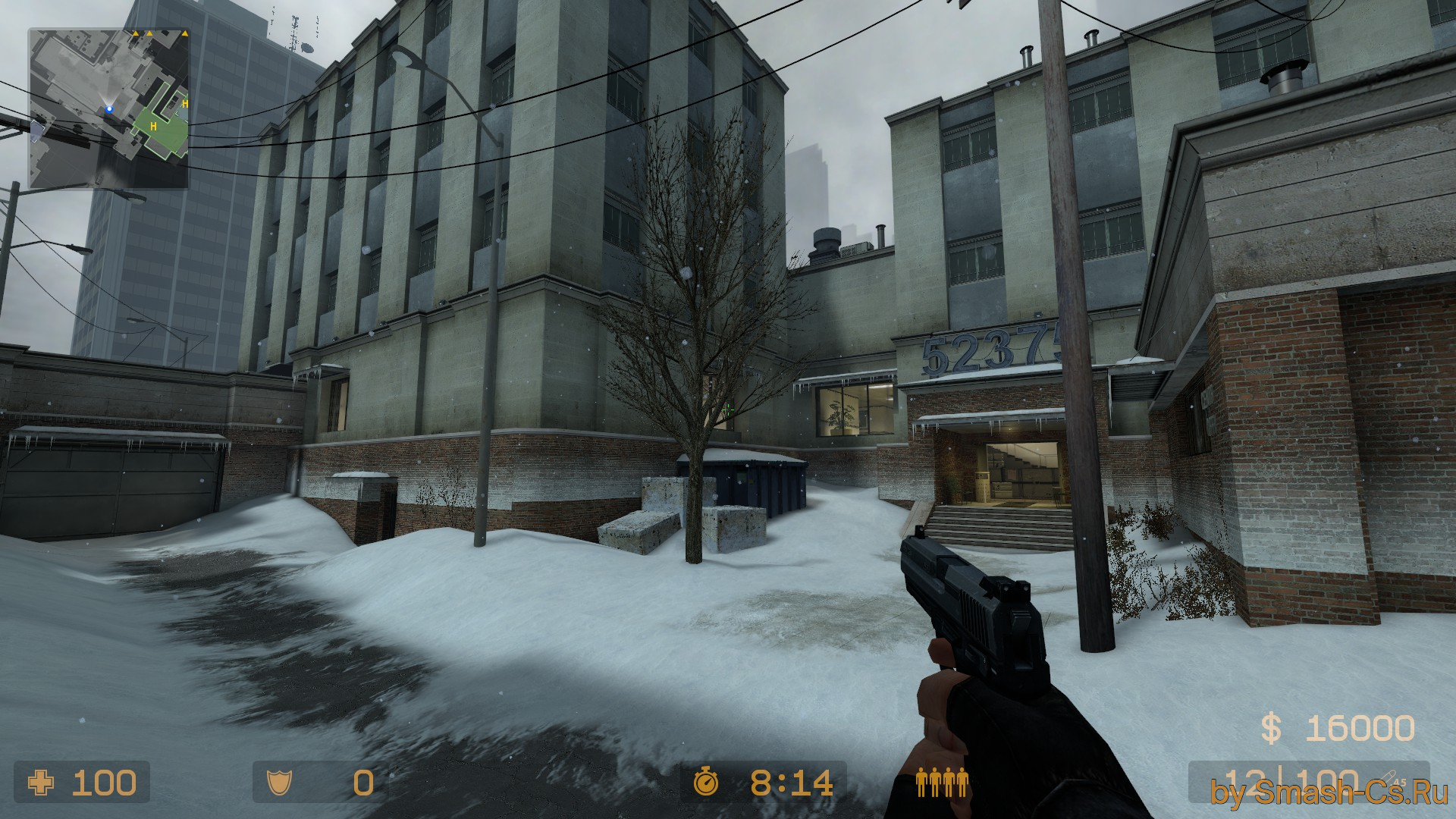
Task: Click the health cross icon on the HUD
Action: tap(42, 783)
